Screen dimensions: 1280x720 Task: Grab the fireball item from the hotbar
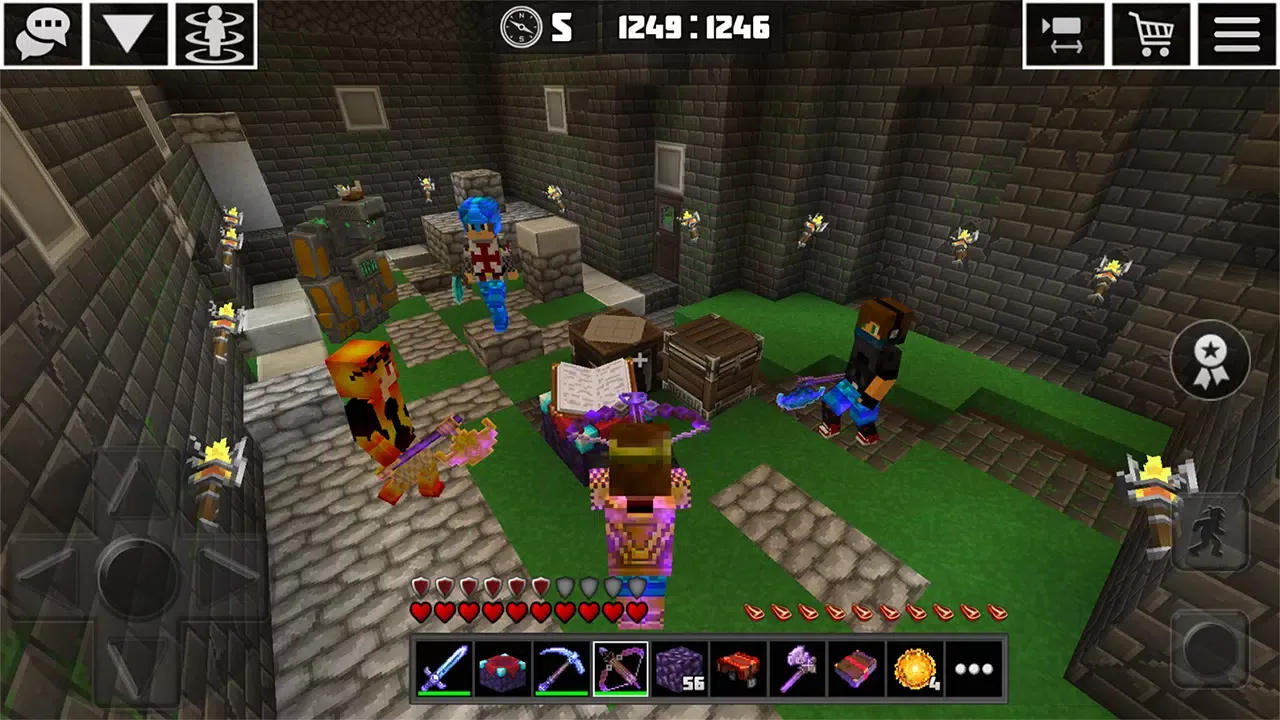(x=915, y=669)
